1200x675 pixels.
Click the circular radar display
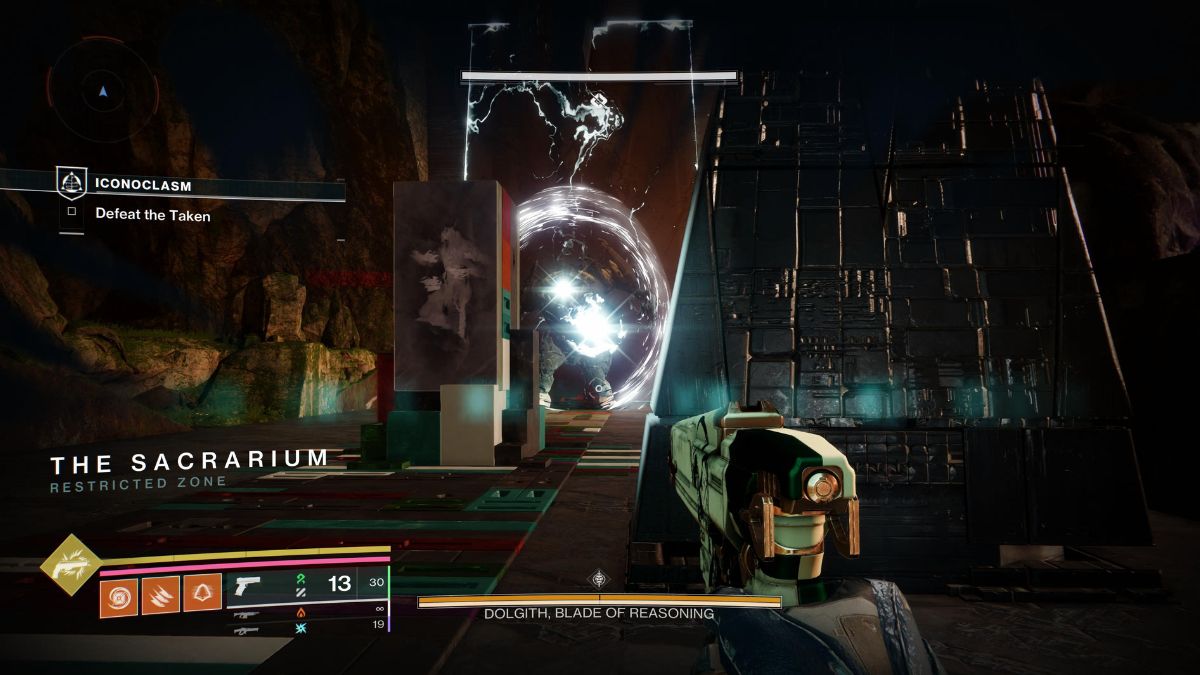point(104,91)
